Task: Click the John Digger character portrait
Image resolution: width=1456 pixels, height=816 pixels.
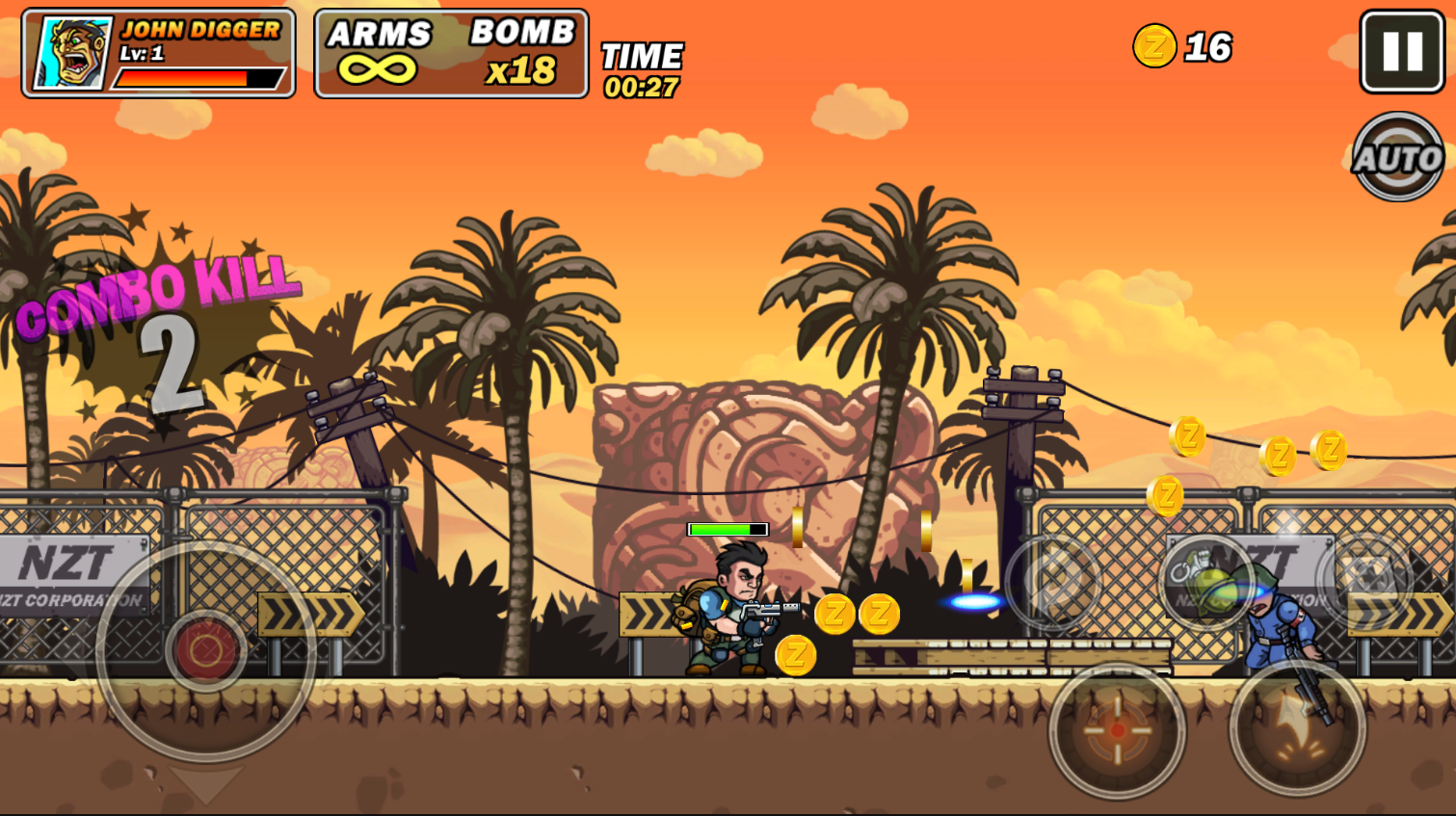Action: click(73, 53)
